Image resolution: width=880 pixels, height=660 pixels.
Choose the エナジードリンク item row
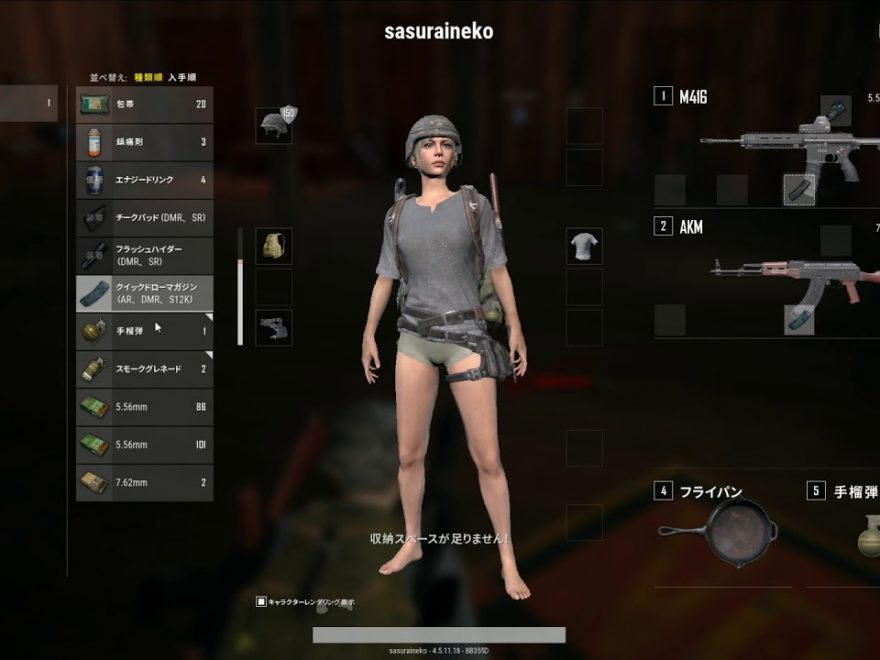coord(144,180)
